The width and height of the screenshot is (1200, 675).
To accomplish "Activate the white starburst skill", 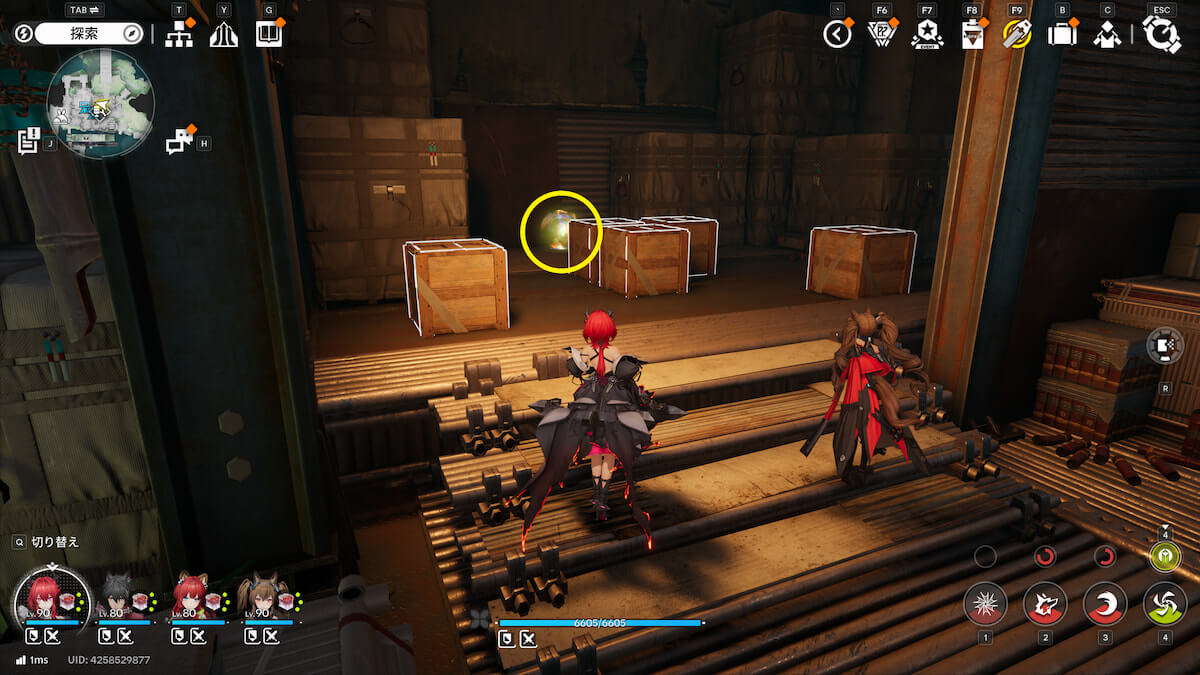I will pos(985,604).
